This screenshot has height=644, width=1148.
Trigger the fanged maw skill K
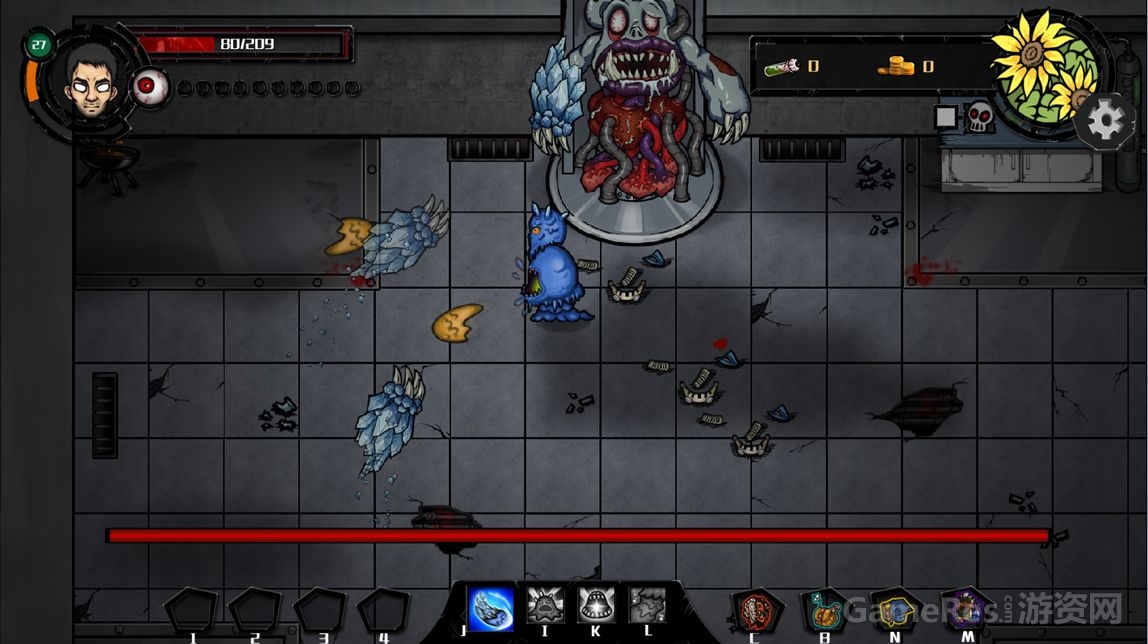[595, 606]
